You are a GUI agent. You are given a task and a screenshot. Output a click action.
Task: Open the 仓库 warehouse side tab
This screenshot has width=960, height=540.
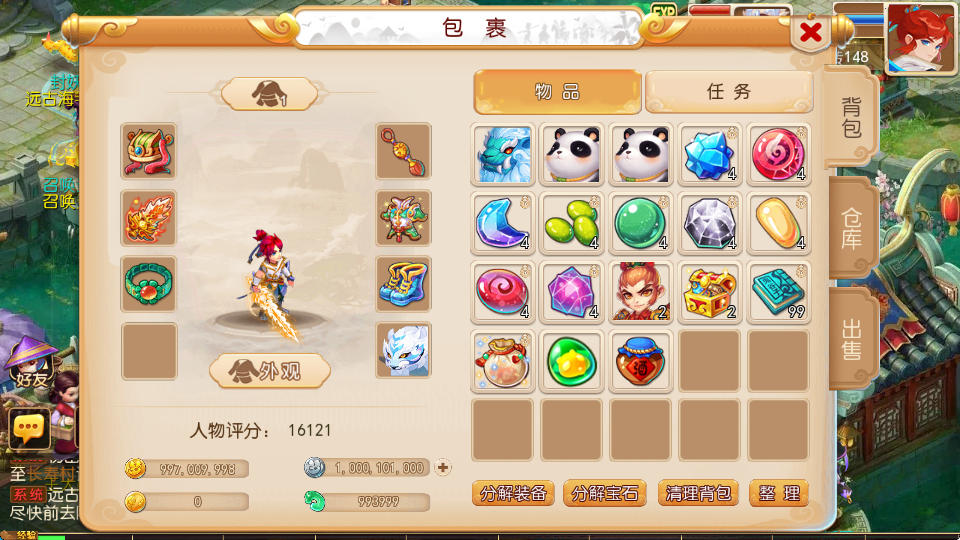pos(851,229)
